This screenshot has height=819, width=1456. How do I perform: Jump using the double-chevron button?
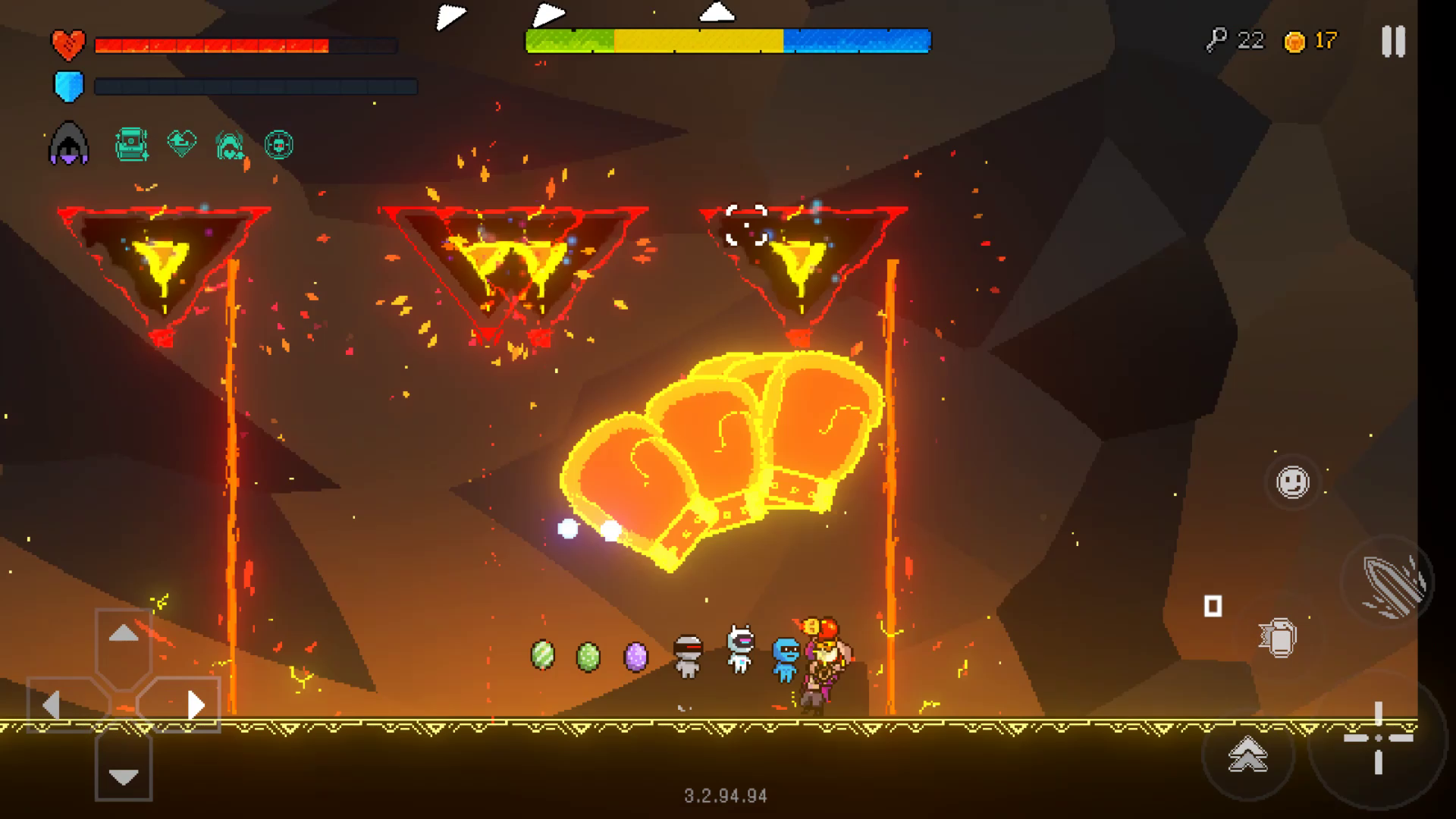(x=1247, y=755)
